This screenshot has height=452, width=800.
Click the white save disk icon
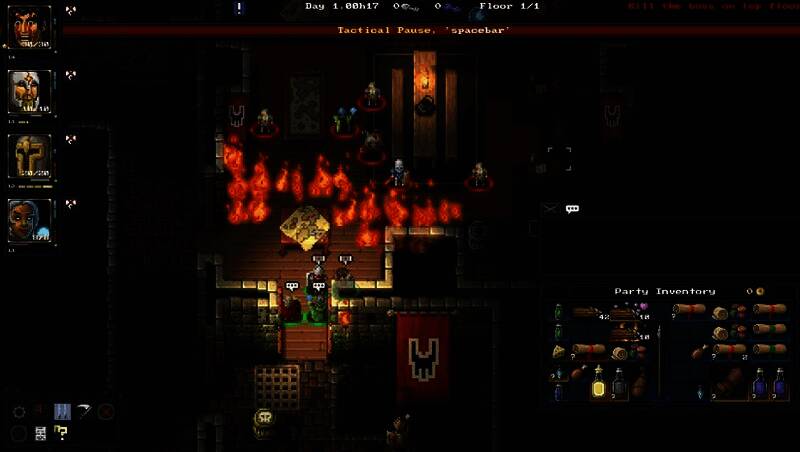(41, 432)
